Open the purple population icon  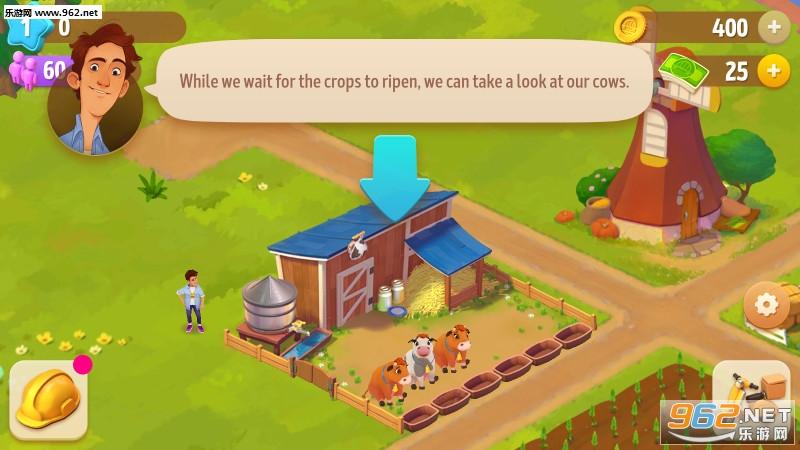(24, 70)
